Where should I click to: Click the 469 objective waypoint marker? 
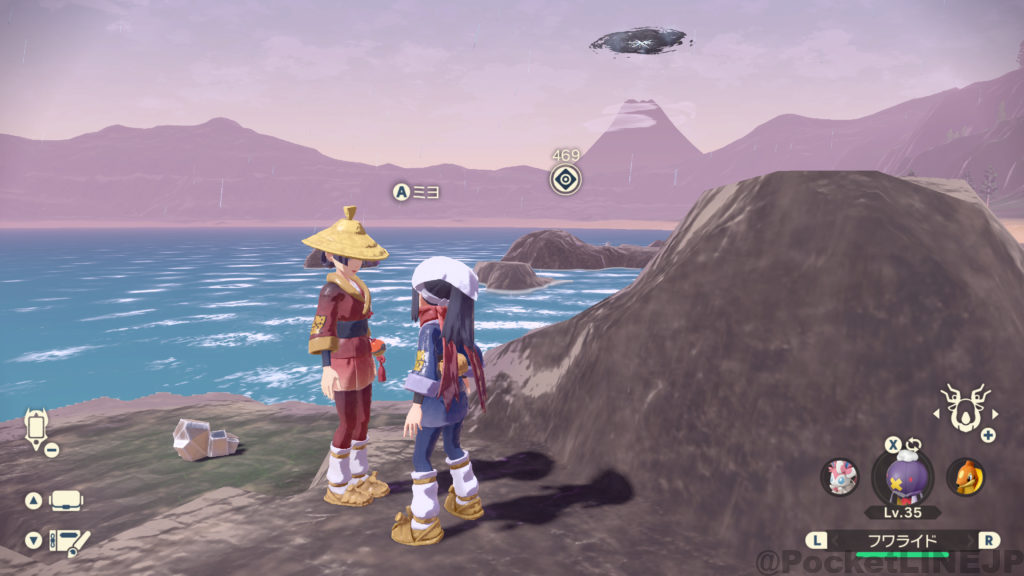click(x=566, y=180)
